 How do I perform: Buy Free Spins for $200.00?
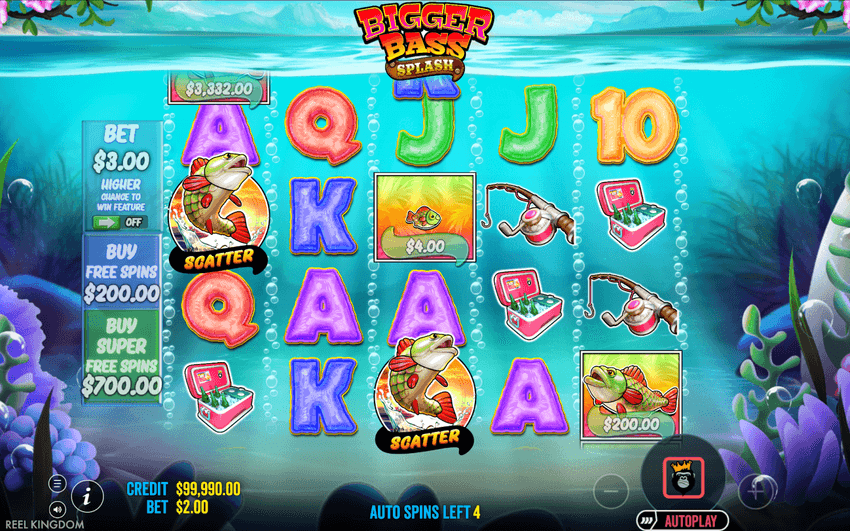click(122, 272)
